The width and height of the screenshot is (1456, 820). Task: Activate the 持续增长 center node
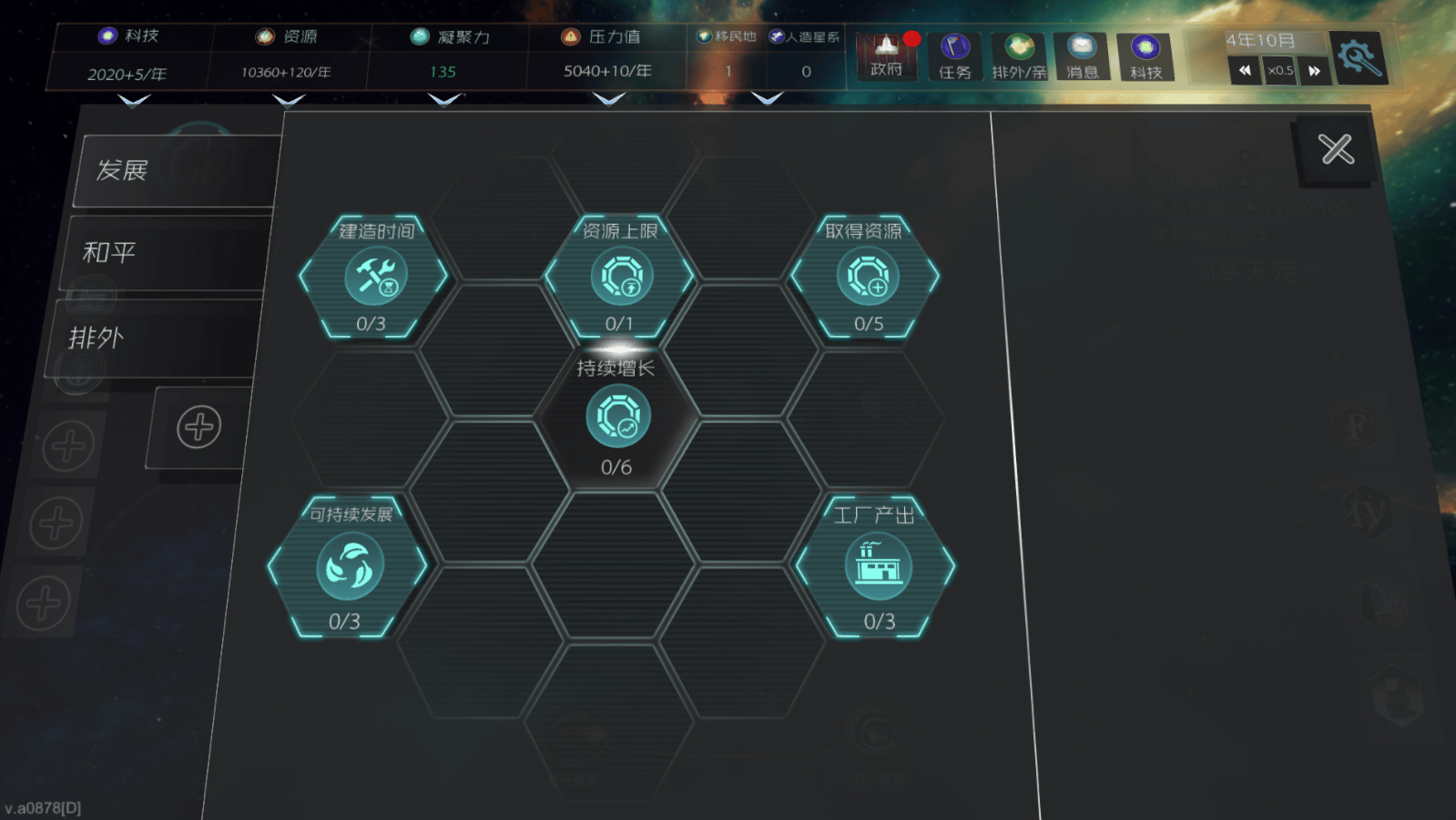pyautogui.click(x=617, y=417)
